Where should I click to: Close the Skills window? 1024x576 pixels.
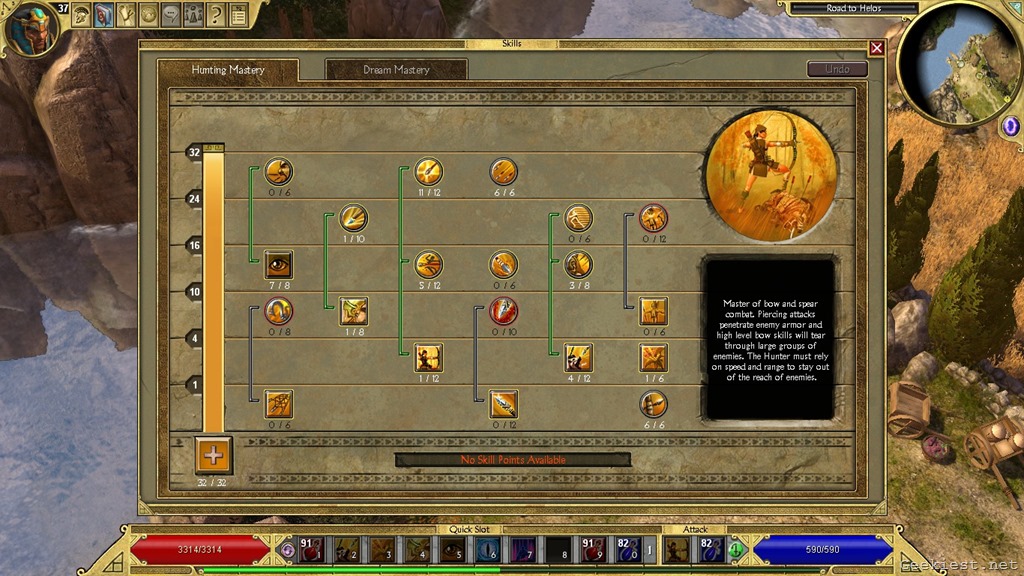[x=877, y=47]
